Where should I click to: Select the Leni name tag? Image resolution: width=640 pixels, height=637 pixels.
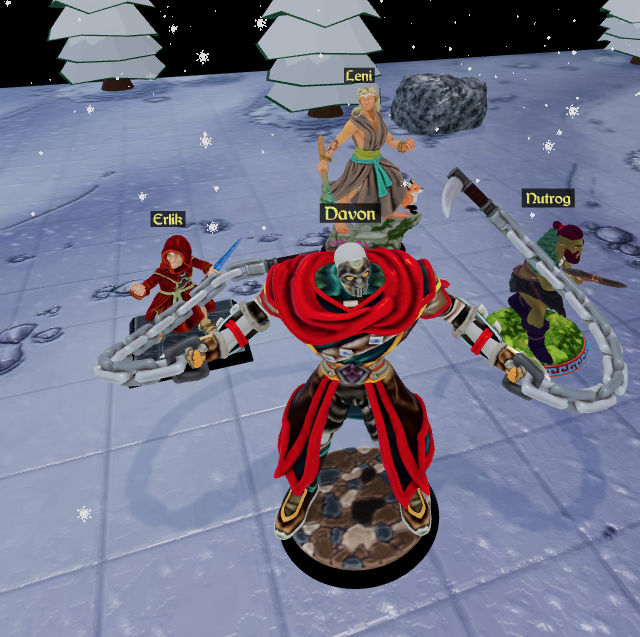pos(361,75)
